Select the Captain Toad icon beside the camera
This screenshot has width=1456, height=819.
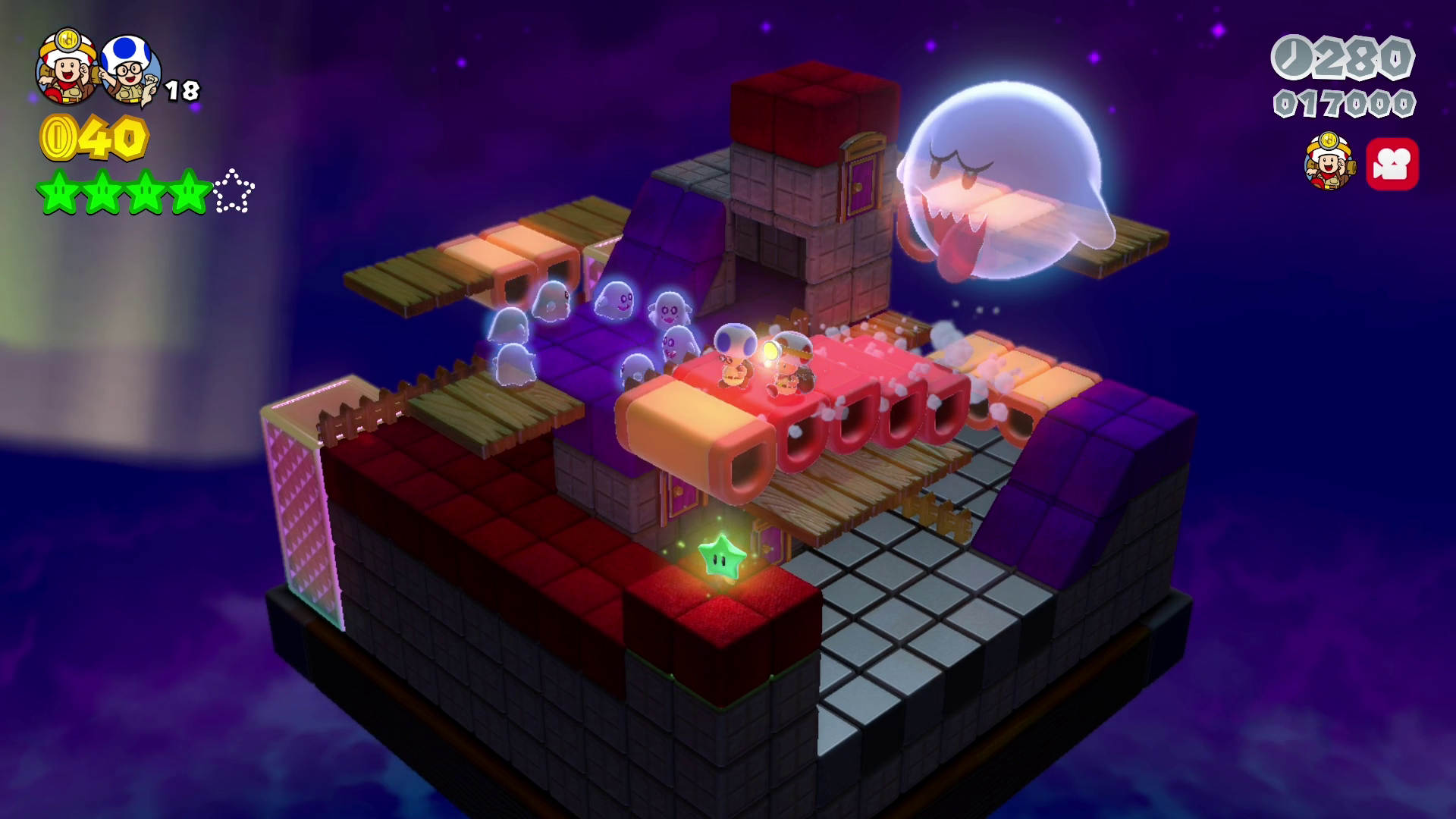click(x=1329, y=162)
